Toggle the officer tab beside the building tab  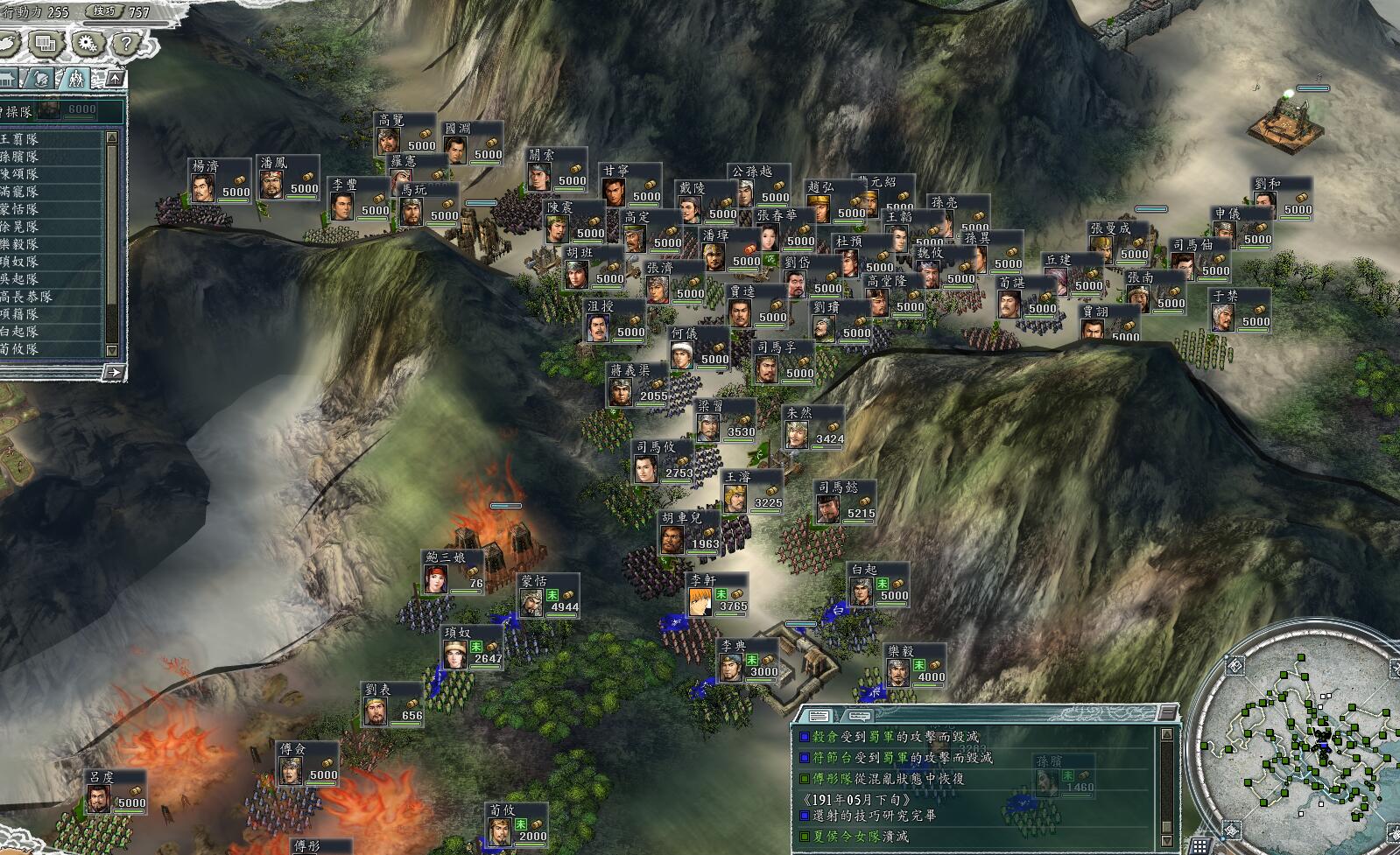click(x=40, y=76)
